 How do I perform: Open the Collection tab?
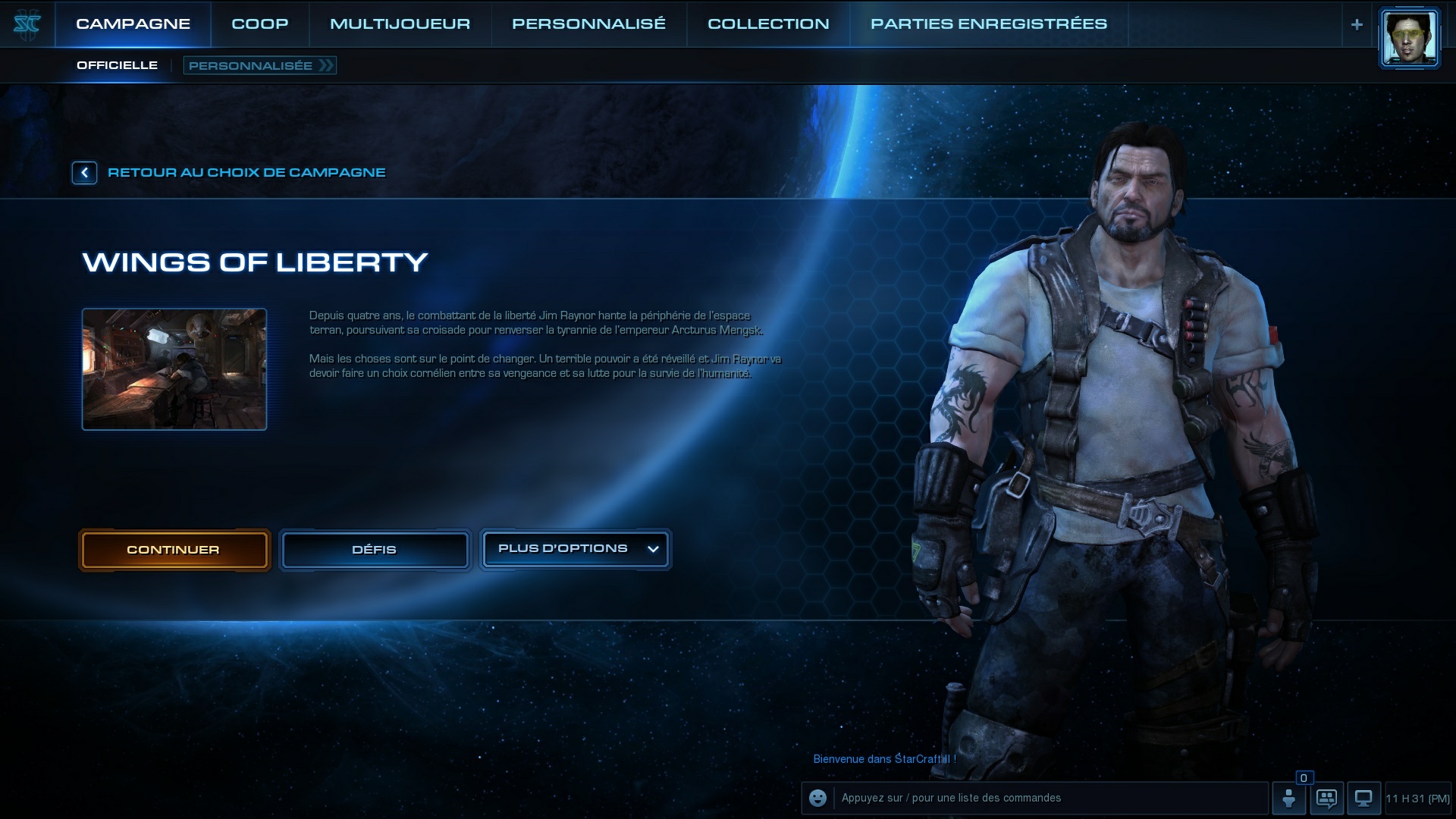pos(768,24)
